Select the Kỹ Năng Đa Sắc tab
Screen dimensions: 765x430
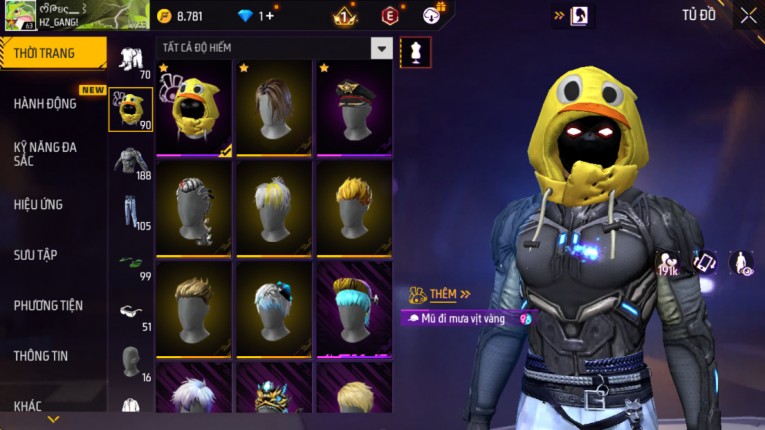[45, 153]
